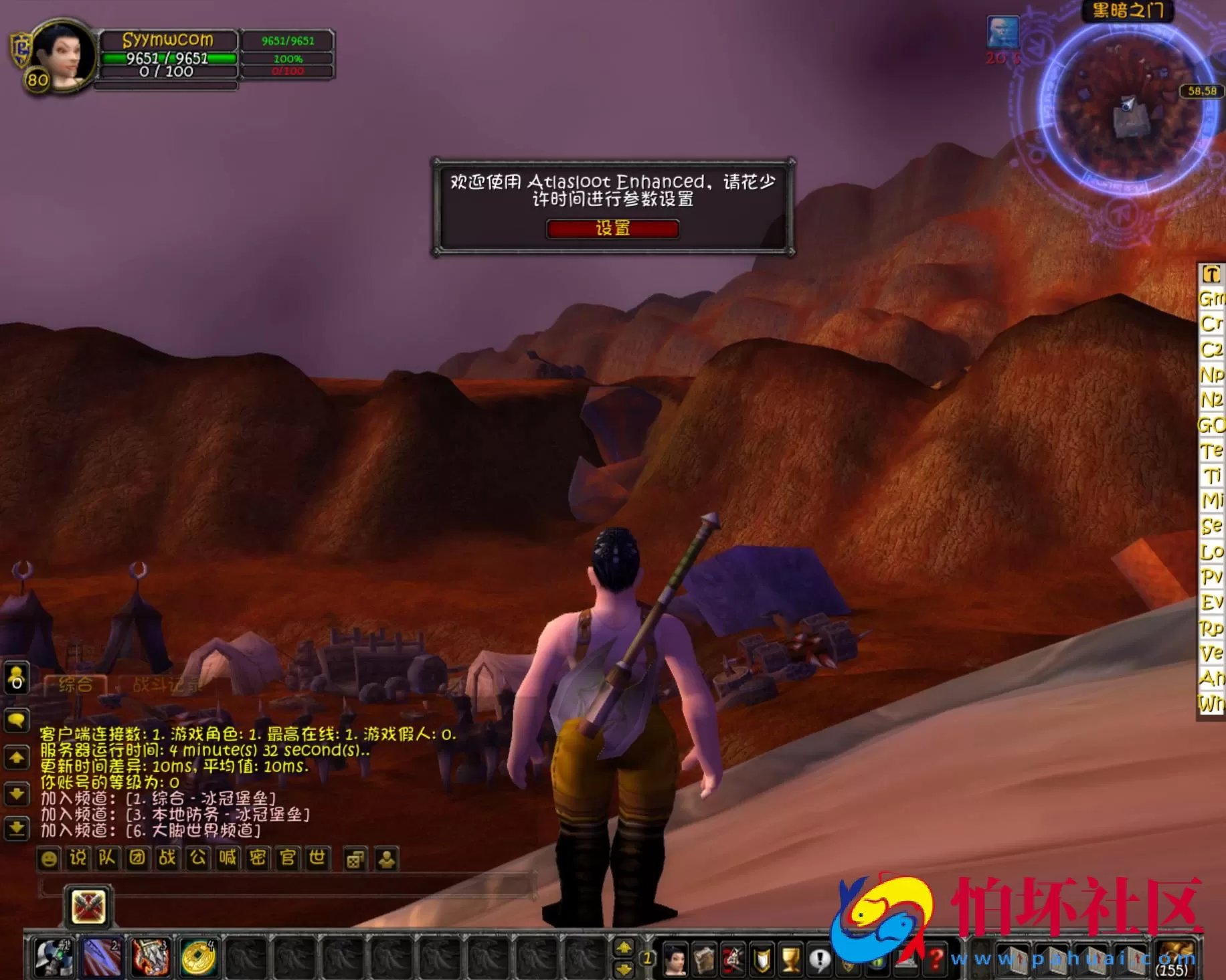Open the achievements trophy icon
This screenshot has width=1226, height=980.
(790, 958)
